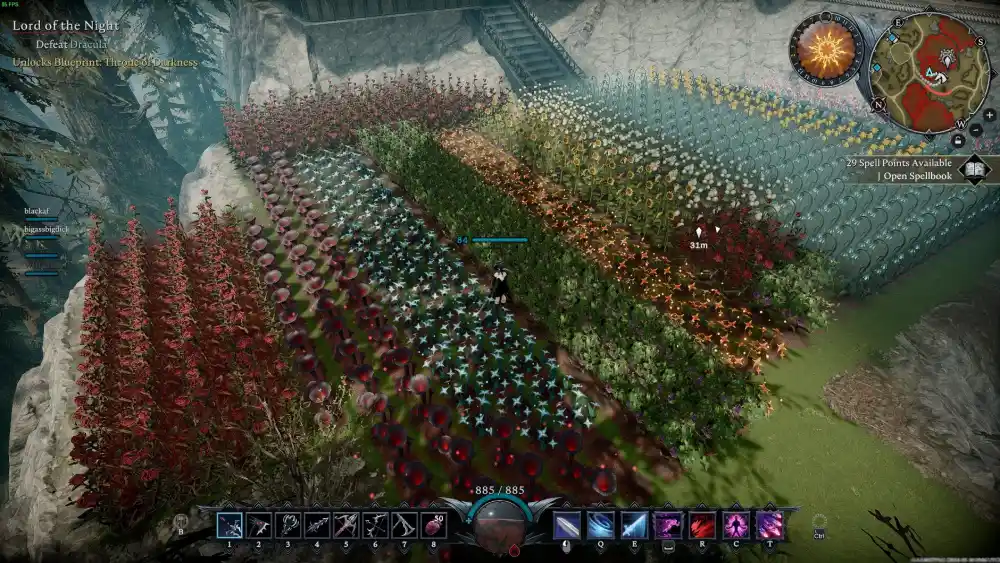
Task: Toggle the minimap rotation lock icon
Action: coord(958,141)
